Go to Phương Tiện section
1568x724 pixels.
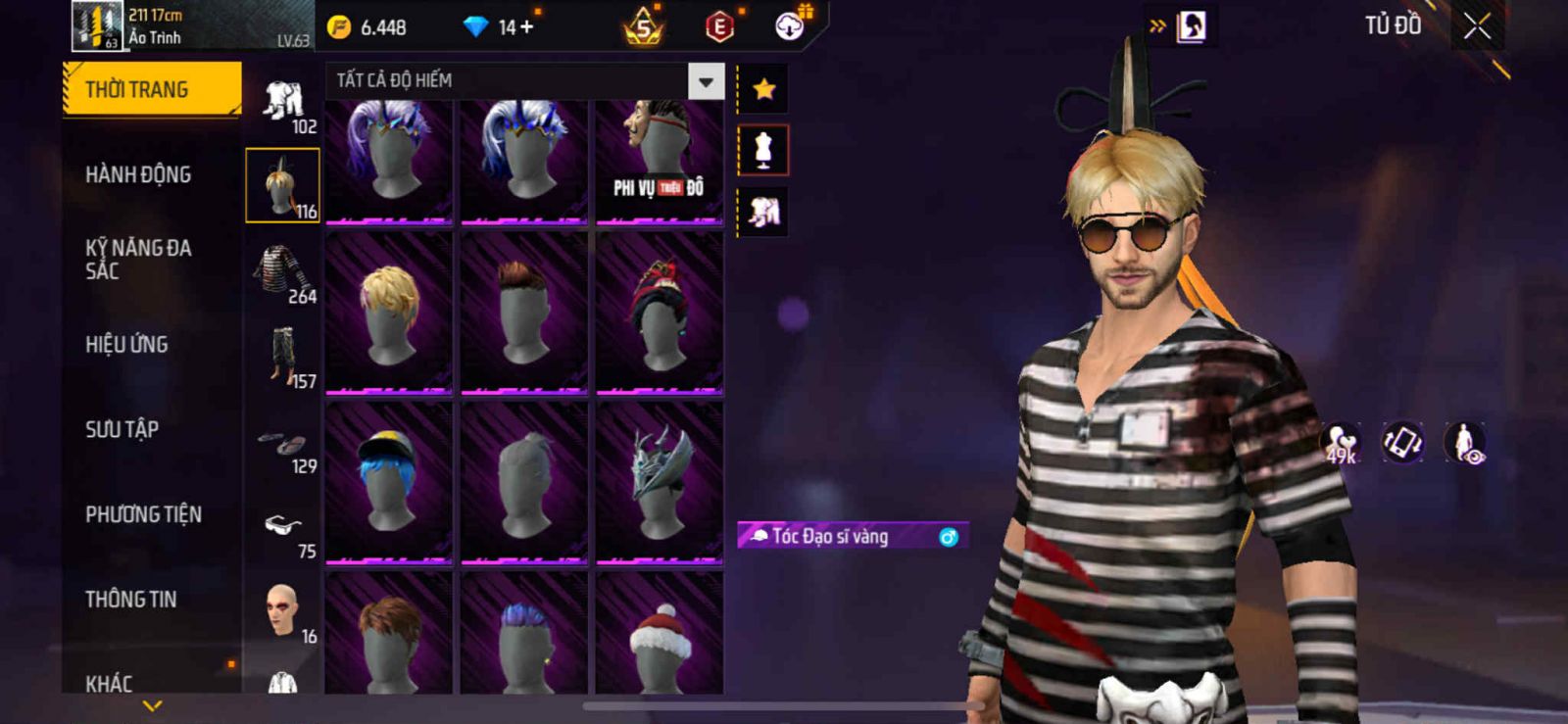(x=143, y=514)
